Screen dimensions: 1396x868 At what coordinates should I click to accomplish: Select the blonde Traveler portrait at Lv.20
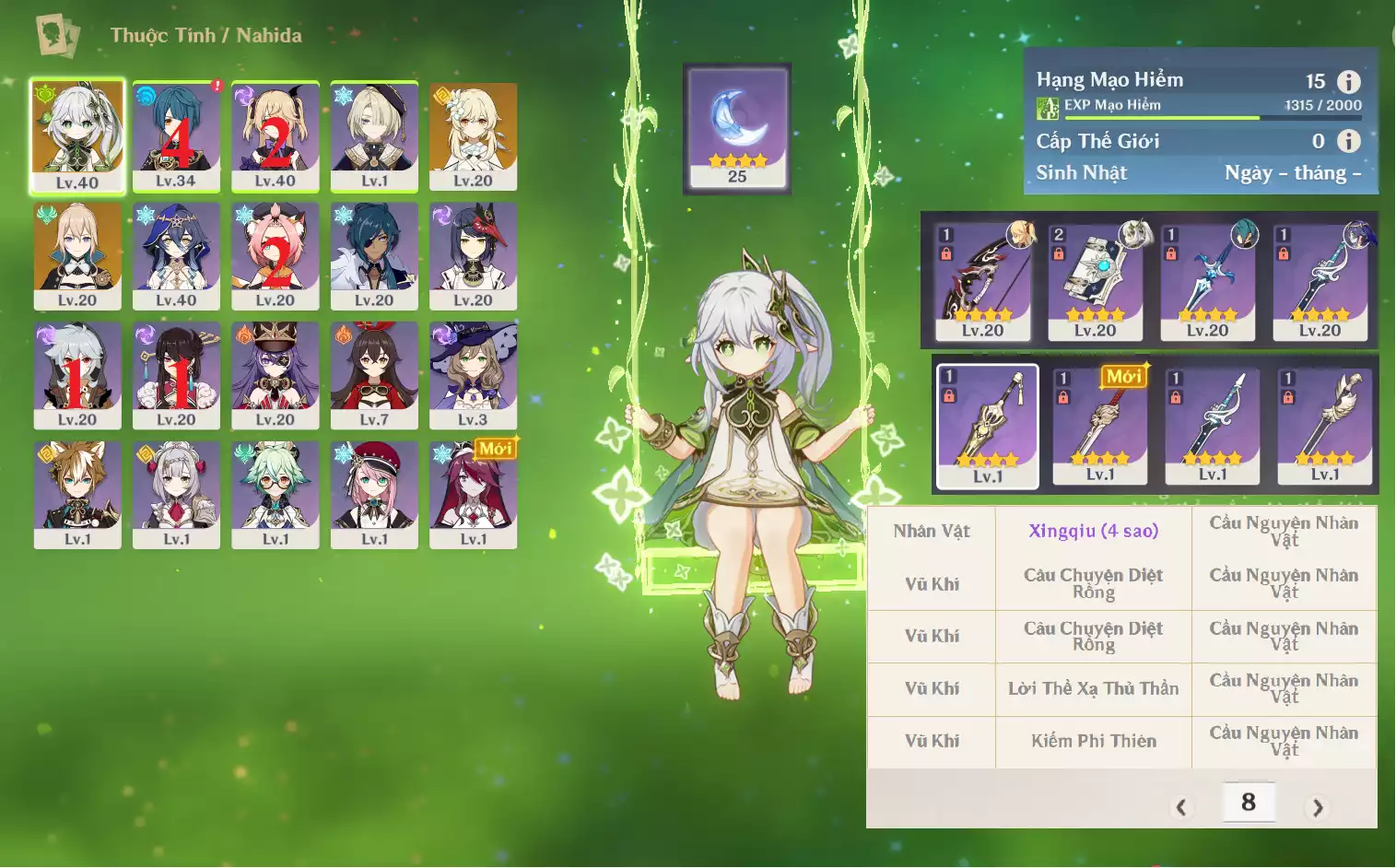click(x=473, y=135)
